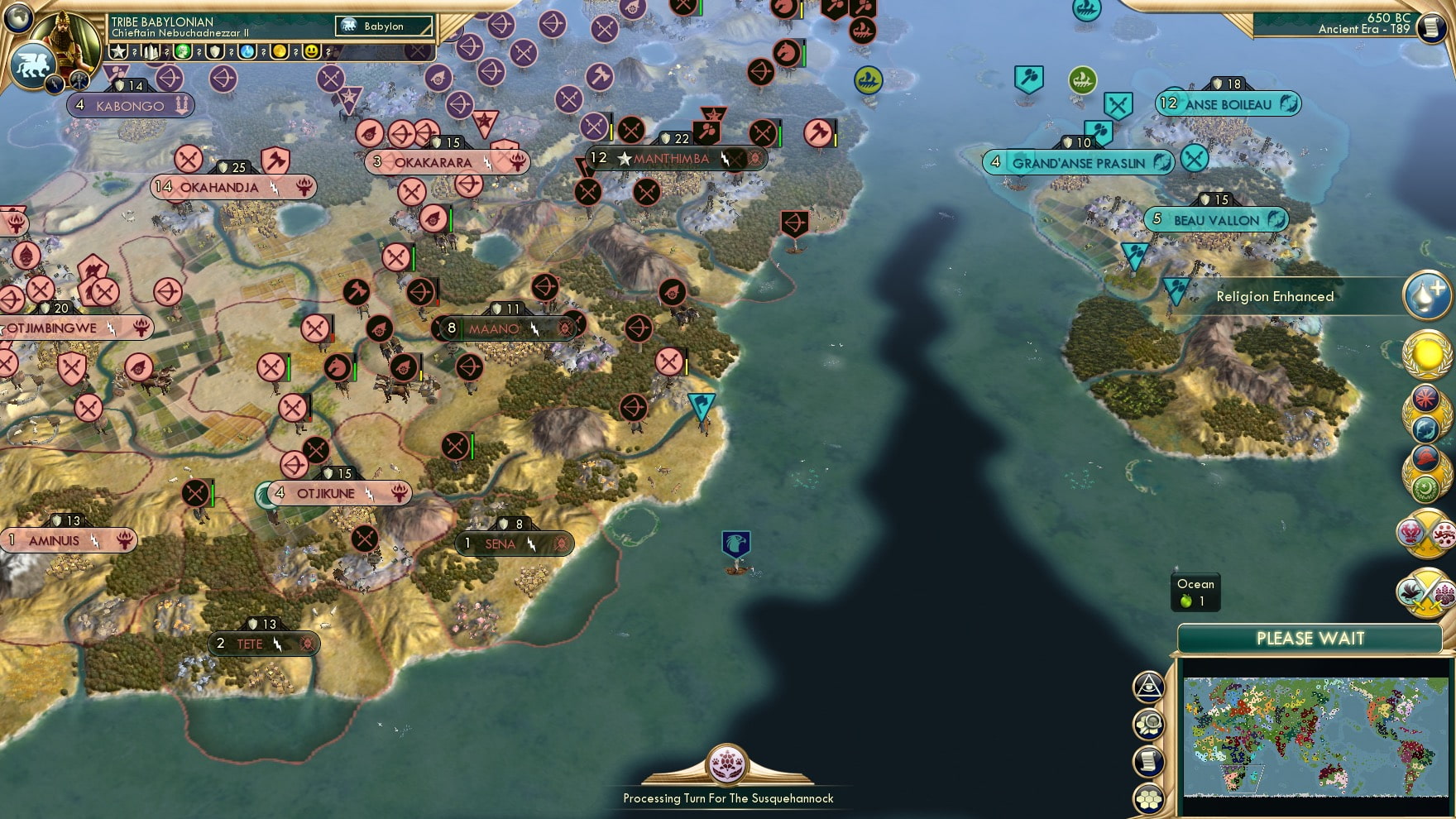
Task: Open the happiness smiley face overview icon
Action: click(x=313, y=50)
